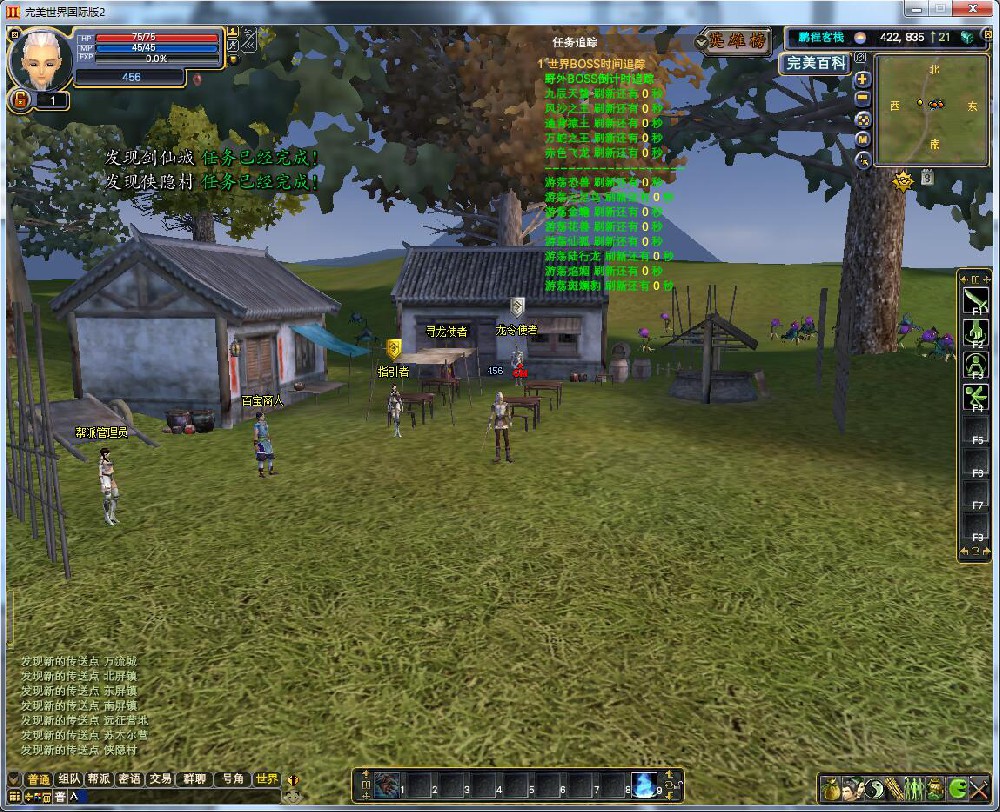Switch to the 世界 world chat tab
Viewport: 1000px width, 812px height.
click(266, 779)
